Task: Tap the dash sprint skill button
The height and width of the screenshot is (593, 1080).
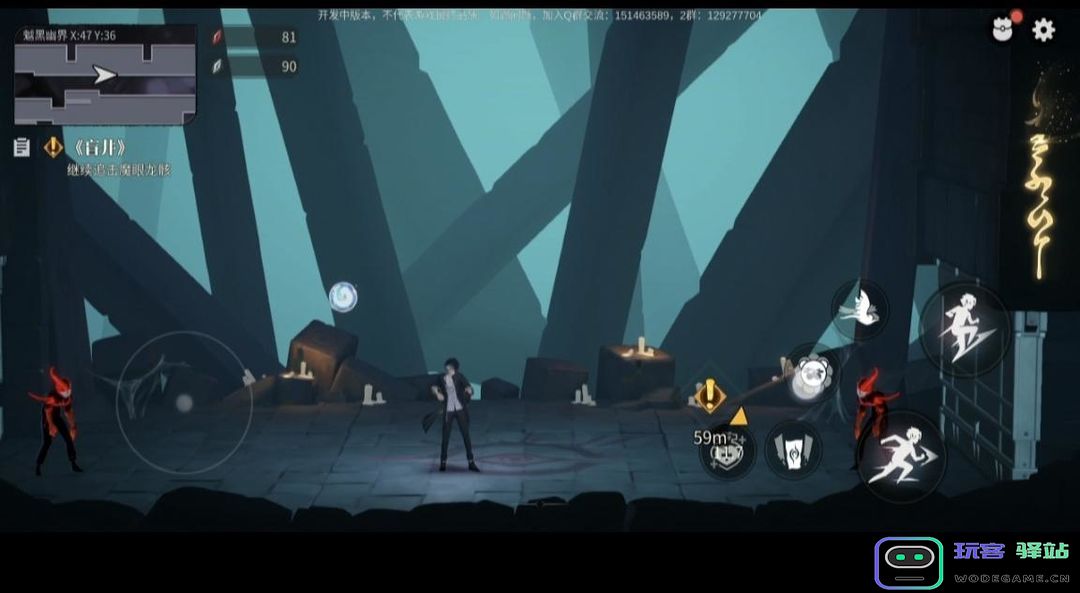Action: 901,456
